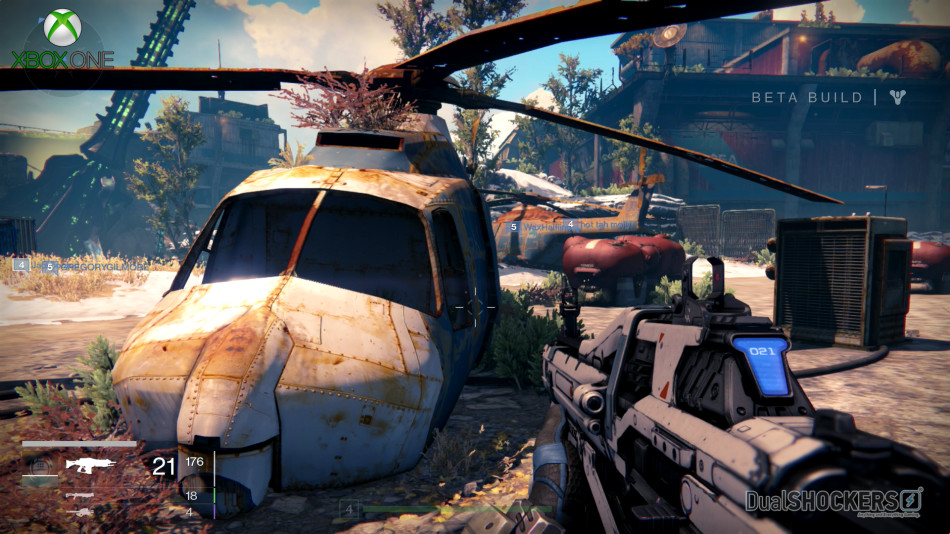
Task: Click the grenade ability icon
Action: click(x=39, y=465)
